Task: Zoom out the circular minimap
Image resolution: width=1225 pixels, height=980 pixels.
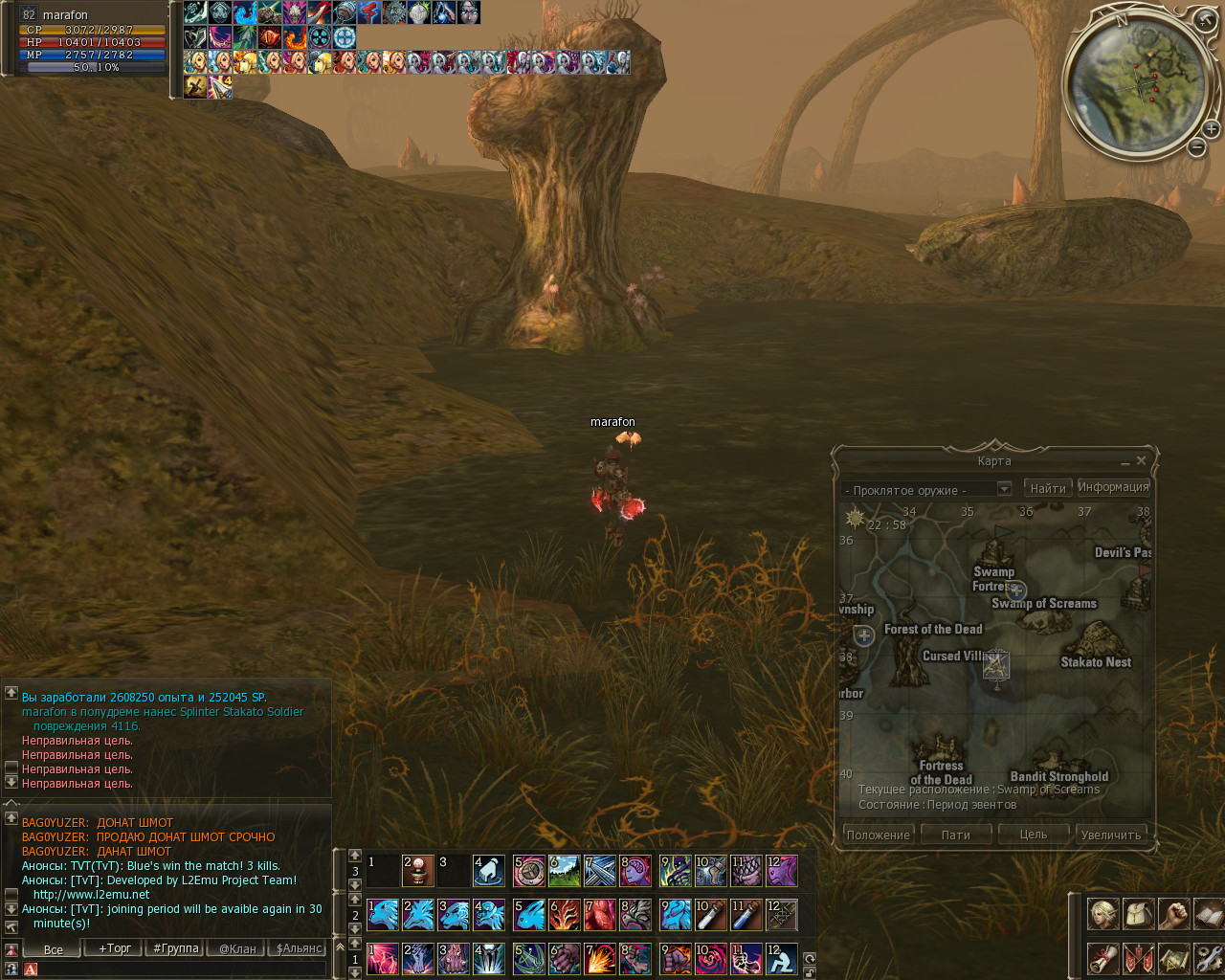Action: 1196,147
